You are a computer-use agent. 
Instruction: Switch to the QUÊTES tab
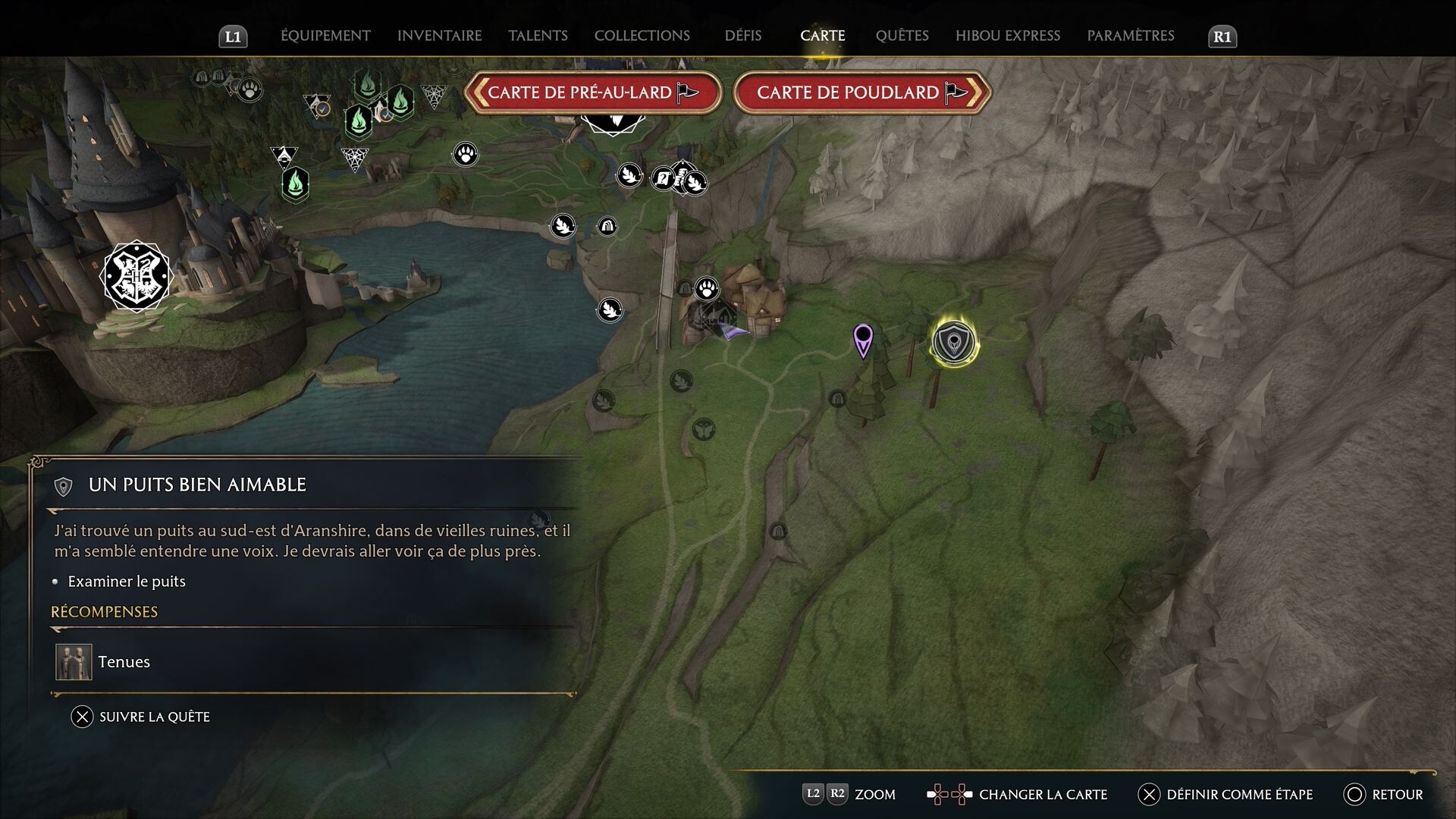point(903,35)
